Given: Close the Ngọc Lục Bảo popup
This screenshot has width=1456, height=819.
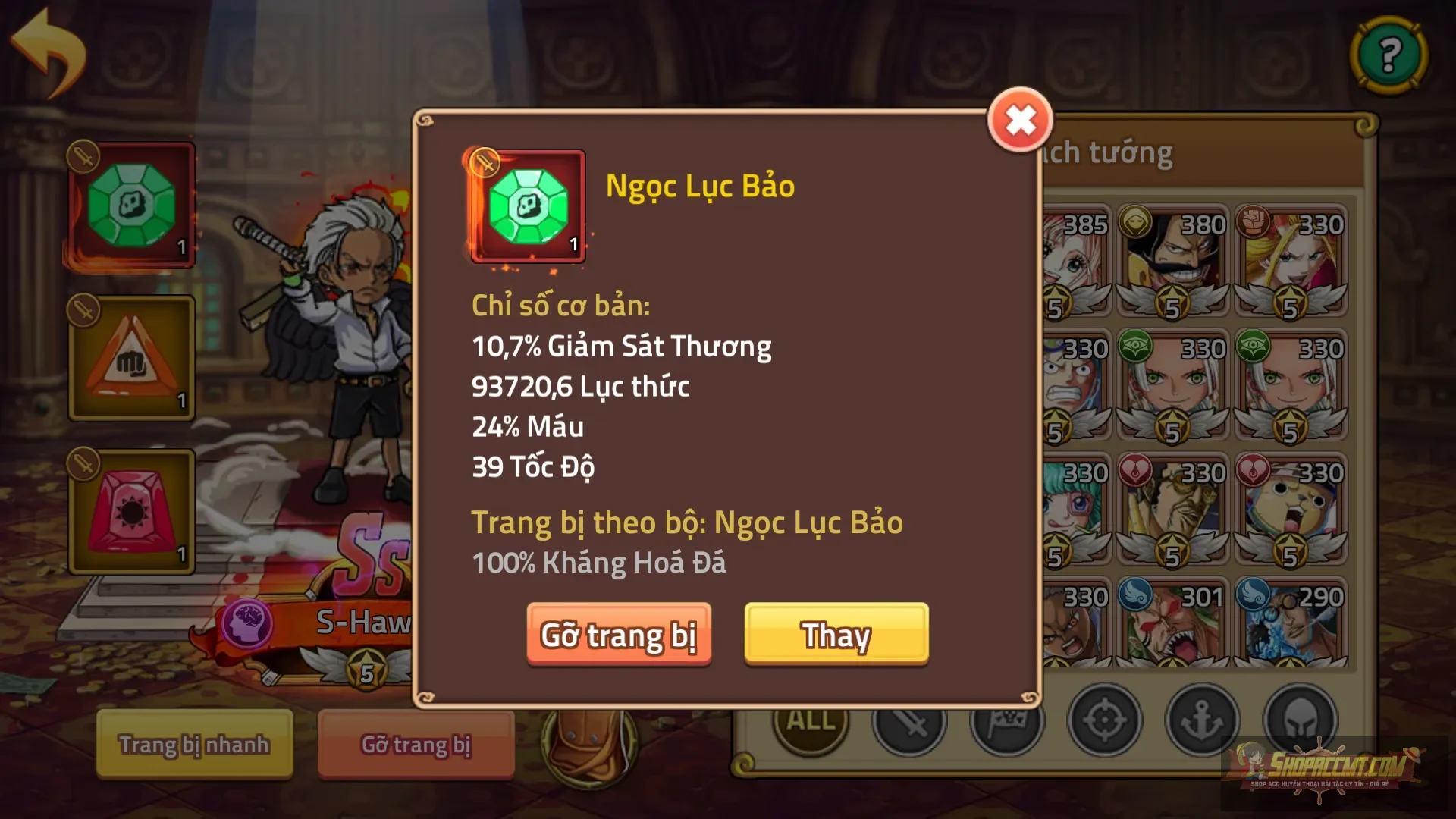Looking at the screenshot, I should [x=1021, y=119].
